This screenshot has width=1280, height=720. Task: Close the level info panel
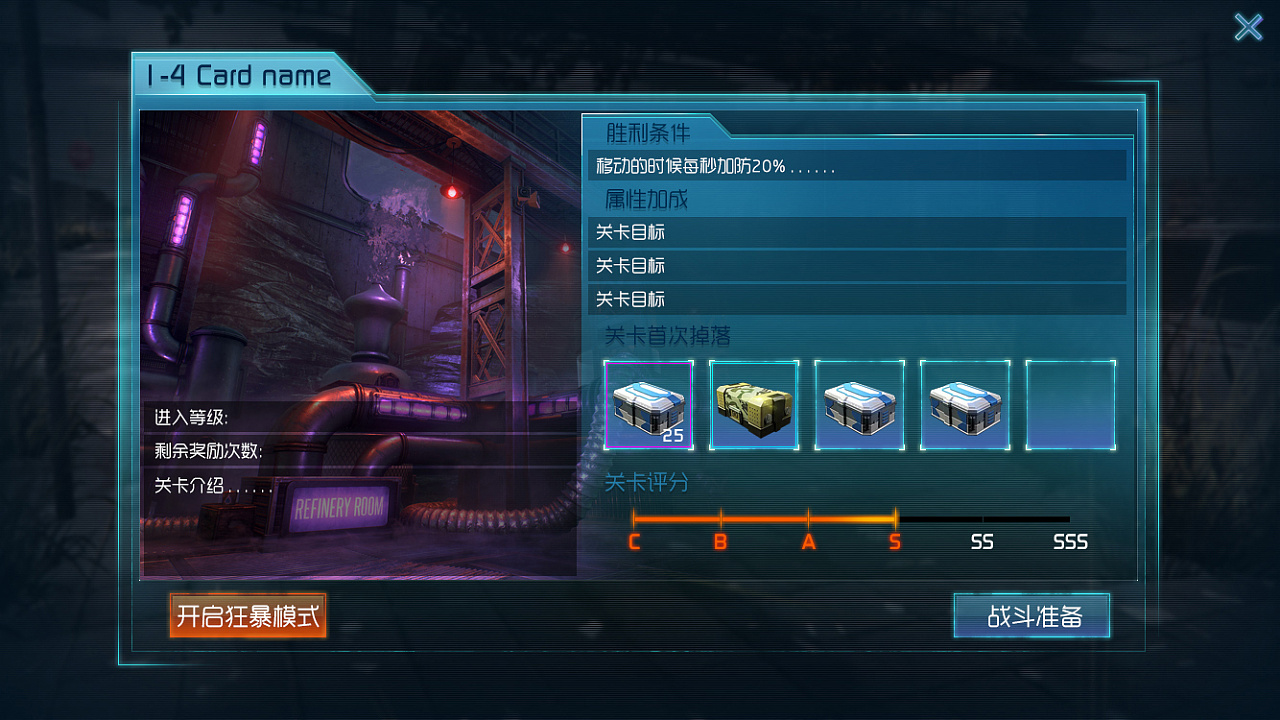click(x=1248, y=27)
